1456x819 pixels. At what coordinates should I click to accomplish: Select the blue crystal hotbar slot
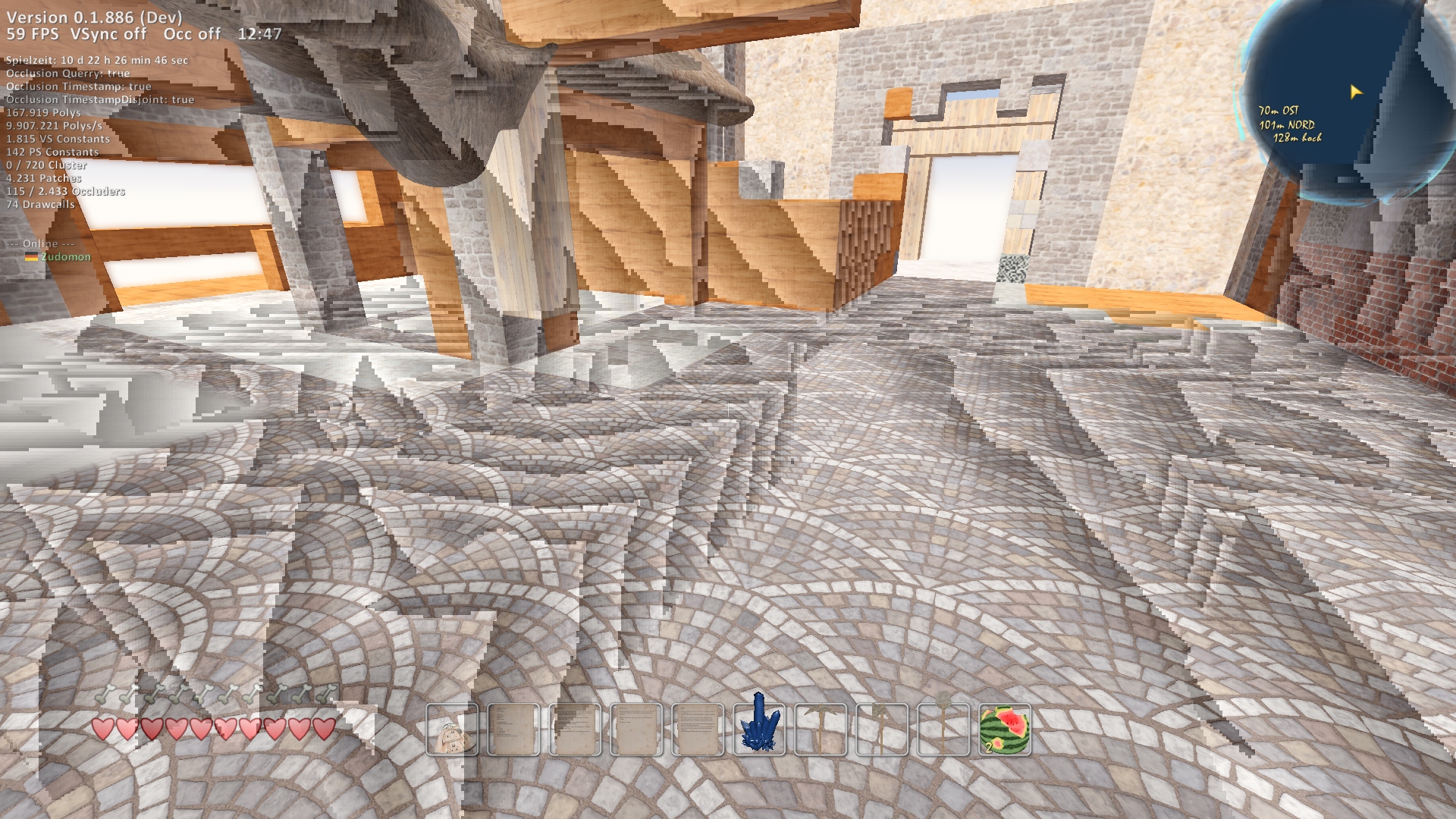coord(759,730)
